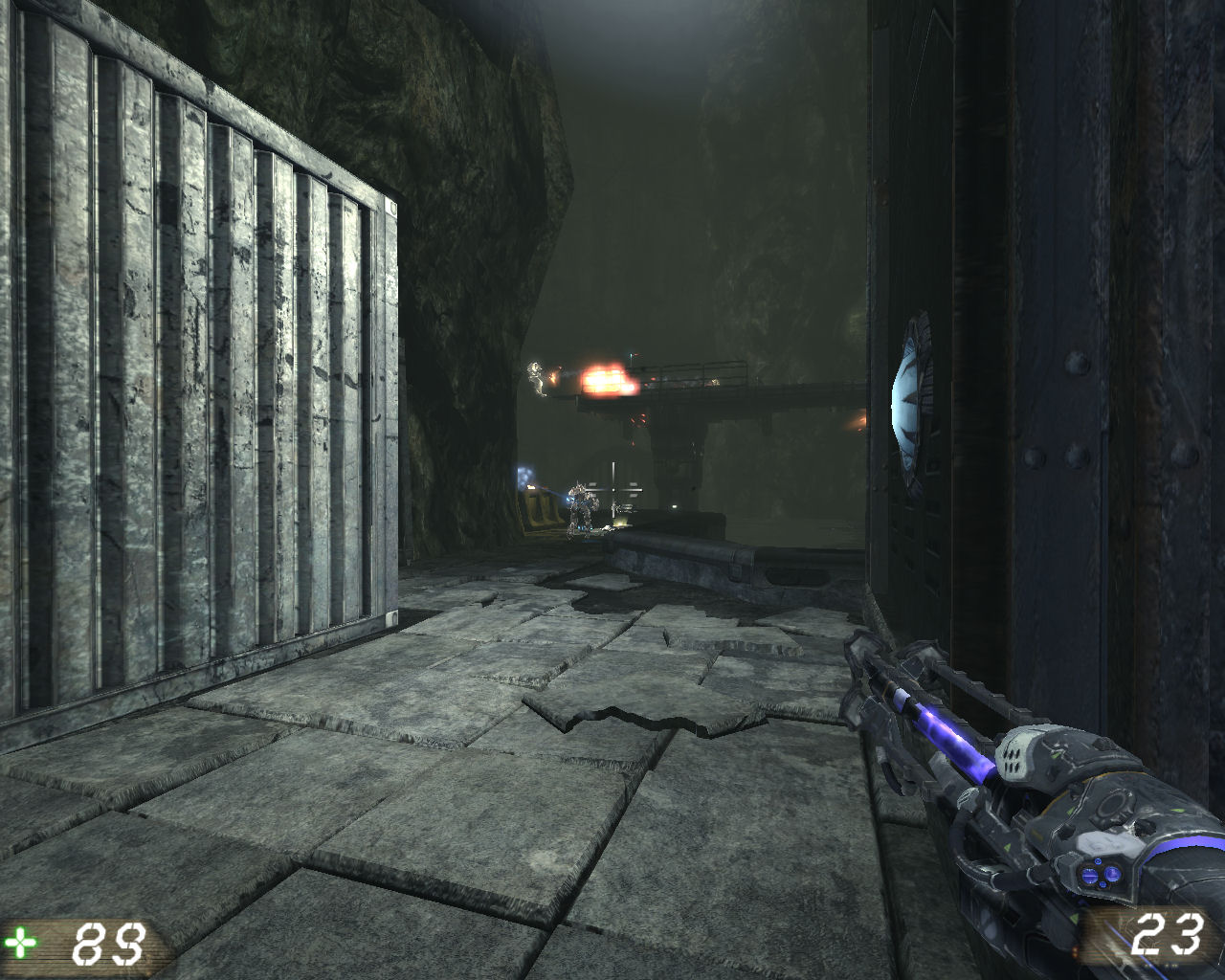Click the health value 89 readout

(x=107, y=943)
